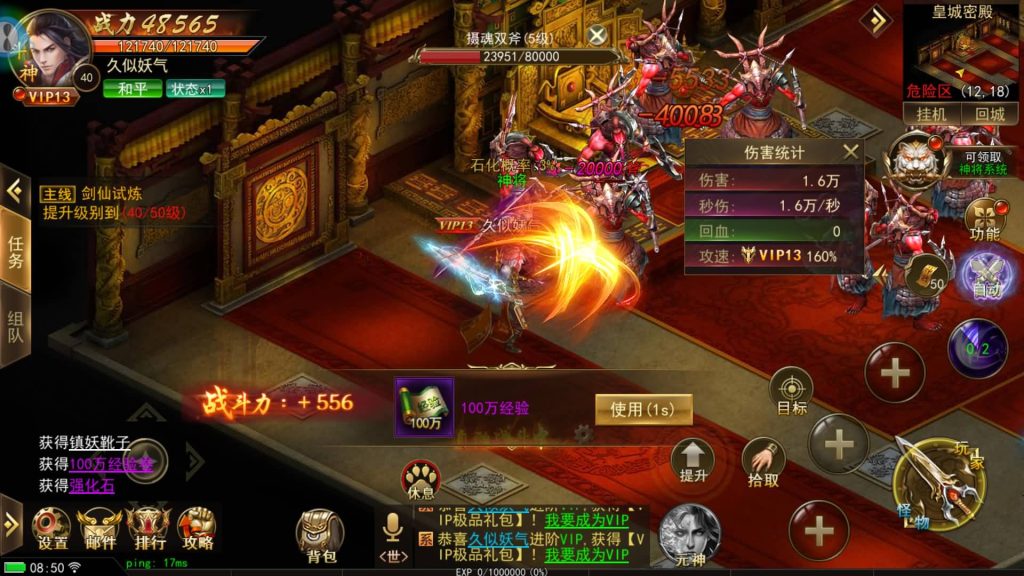Open the 背包 backpack

pyautogui.click(x=321, y=534)
